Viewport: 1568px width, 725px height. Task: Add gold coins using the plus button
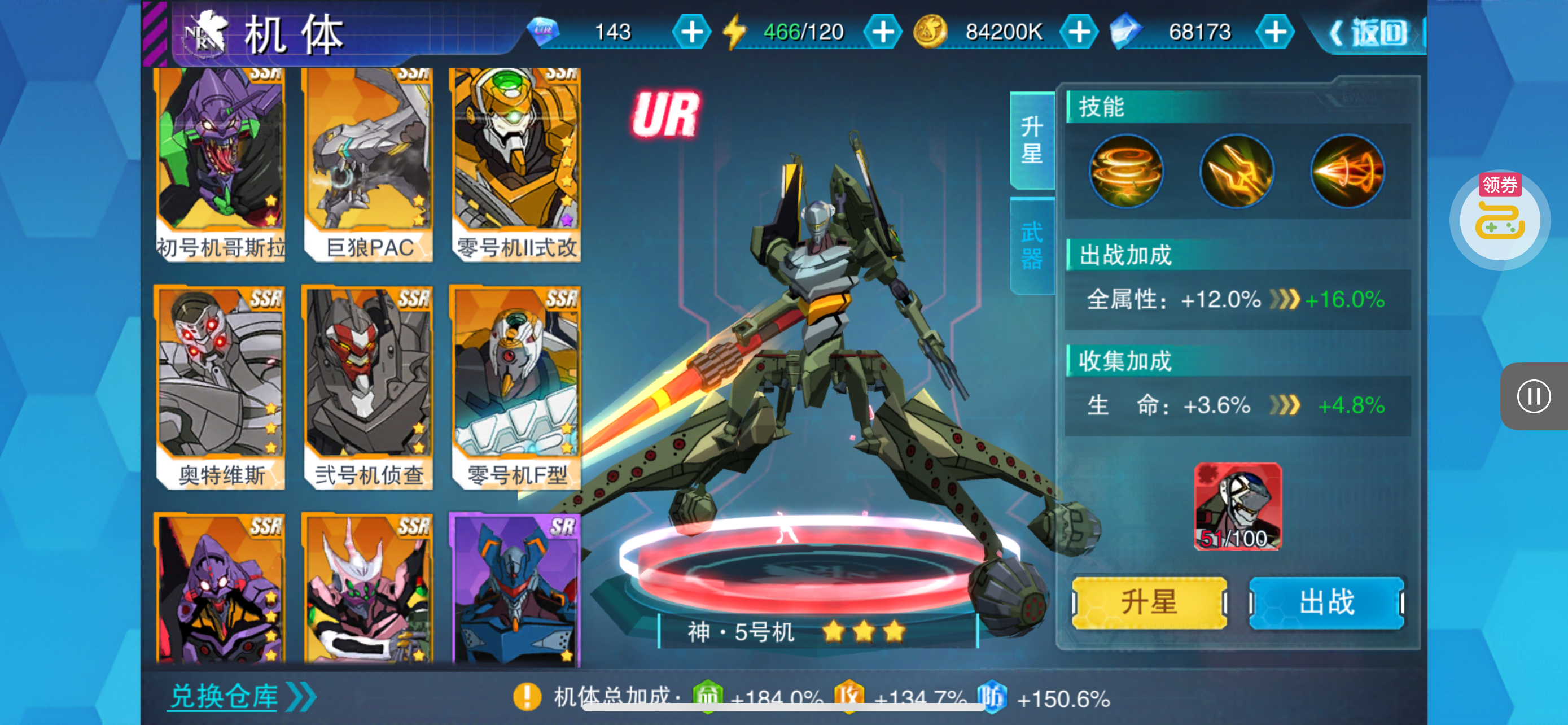pyautogui.click(x=1079, y=32)
